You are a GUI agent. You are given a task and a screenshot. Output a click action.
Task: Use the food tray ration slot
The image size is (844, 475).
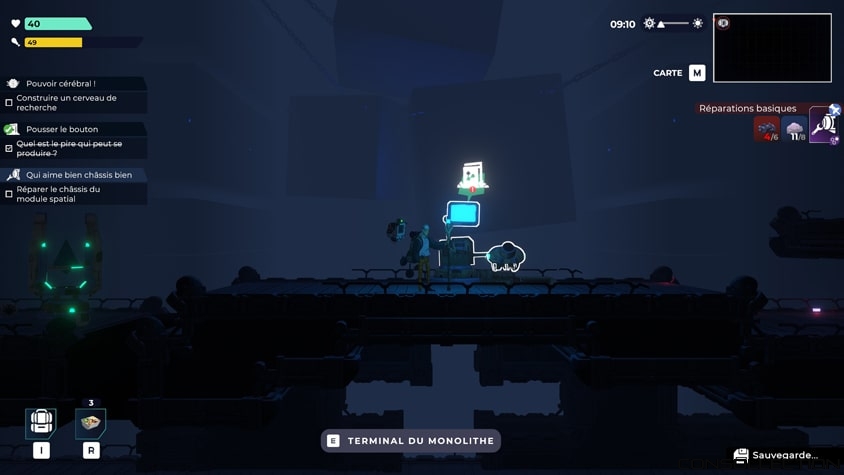[x=91, y=422]
